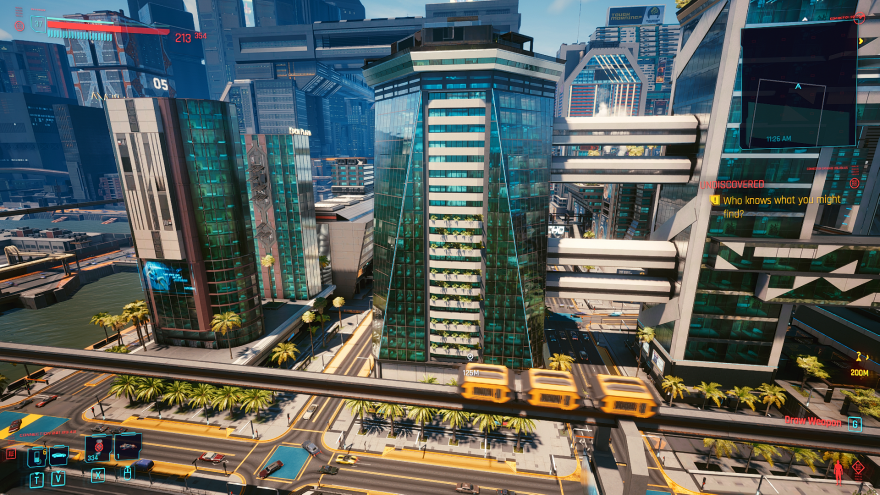
Task: Select the call vehicle car slot
Action: (59, 455)
